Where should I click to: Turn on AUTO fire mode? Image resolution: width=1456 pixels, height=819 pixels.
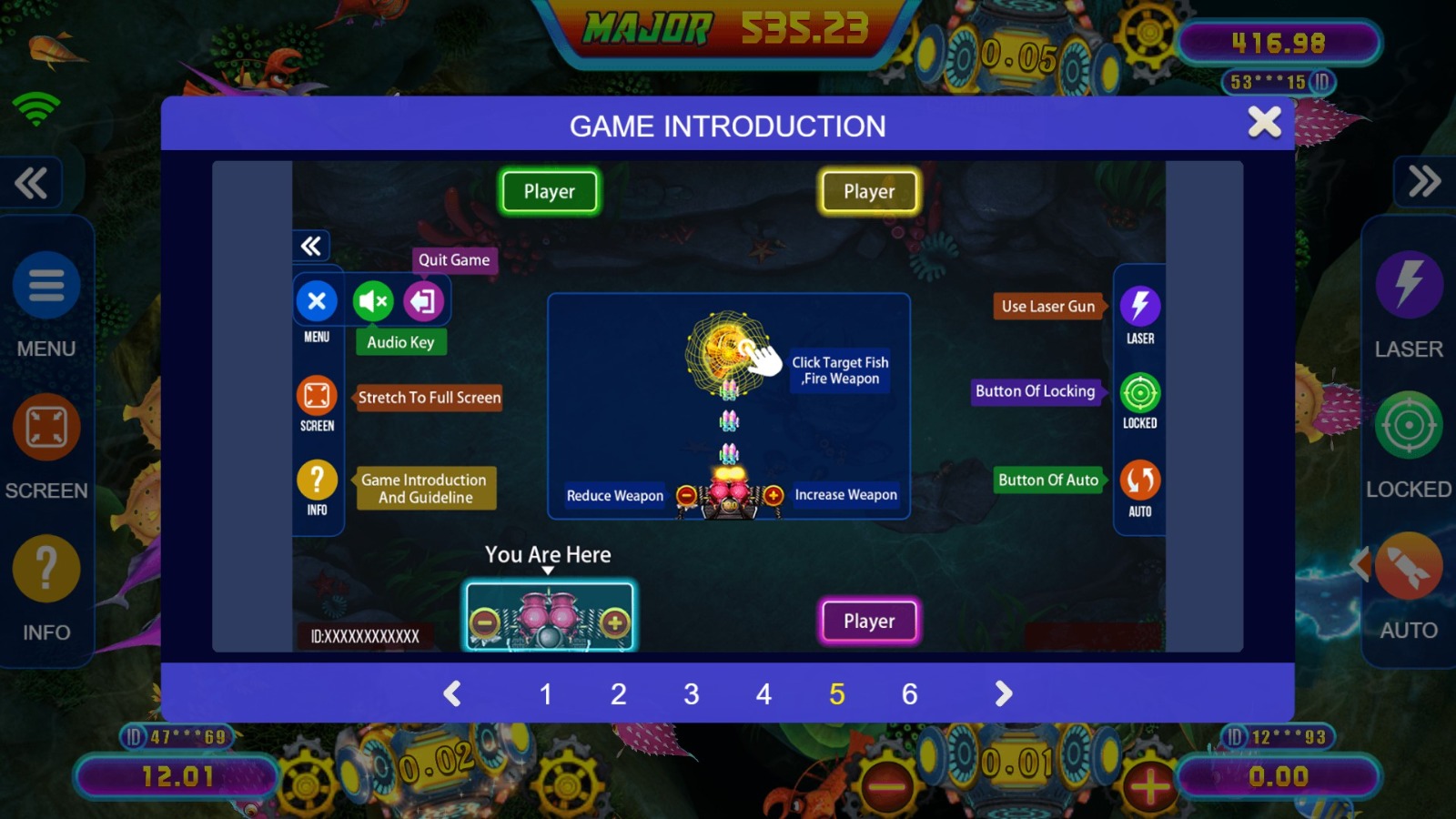[1408, 567]
